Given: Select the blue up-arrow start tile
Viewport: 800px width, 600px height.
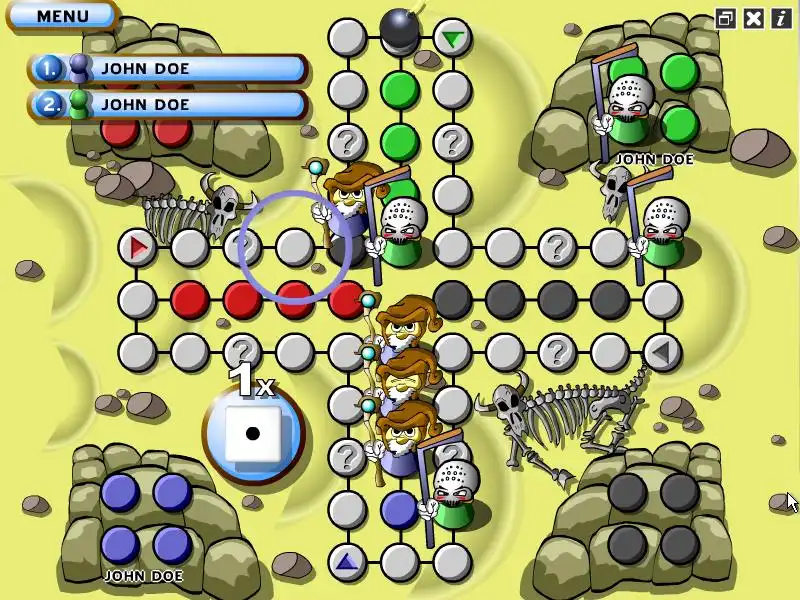Looking at the screenshot, I should click(x=347, y=562).
